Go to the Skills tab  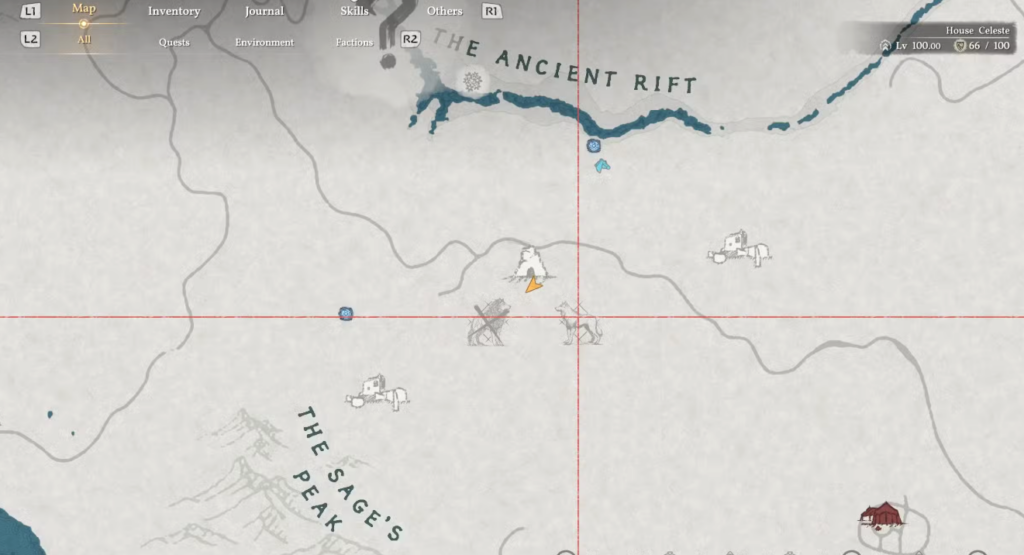(354, 11)
